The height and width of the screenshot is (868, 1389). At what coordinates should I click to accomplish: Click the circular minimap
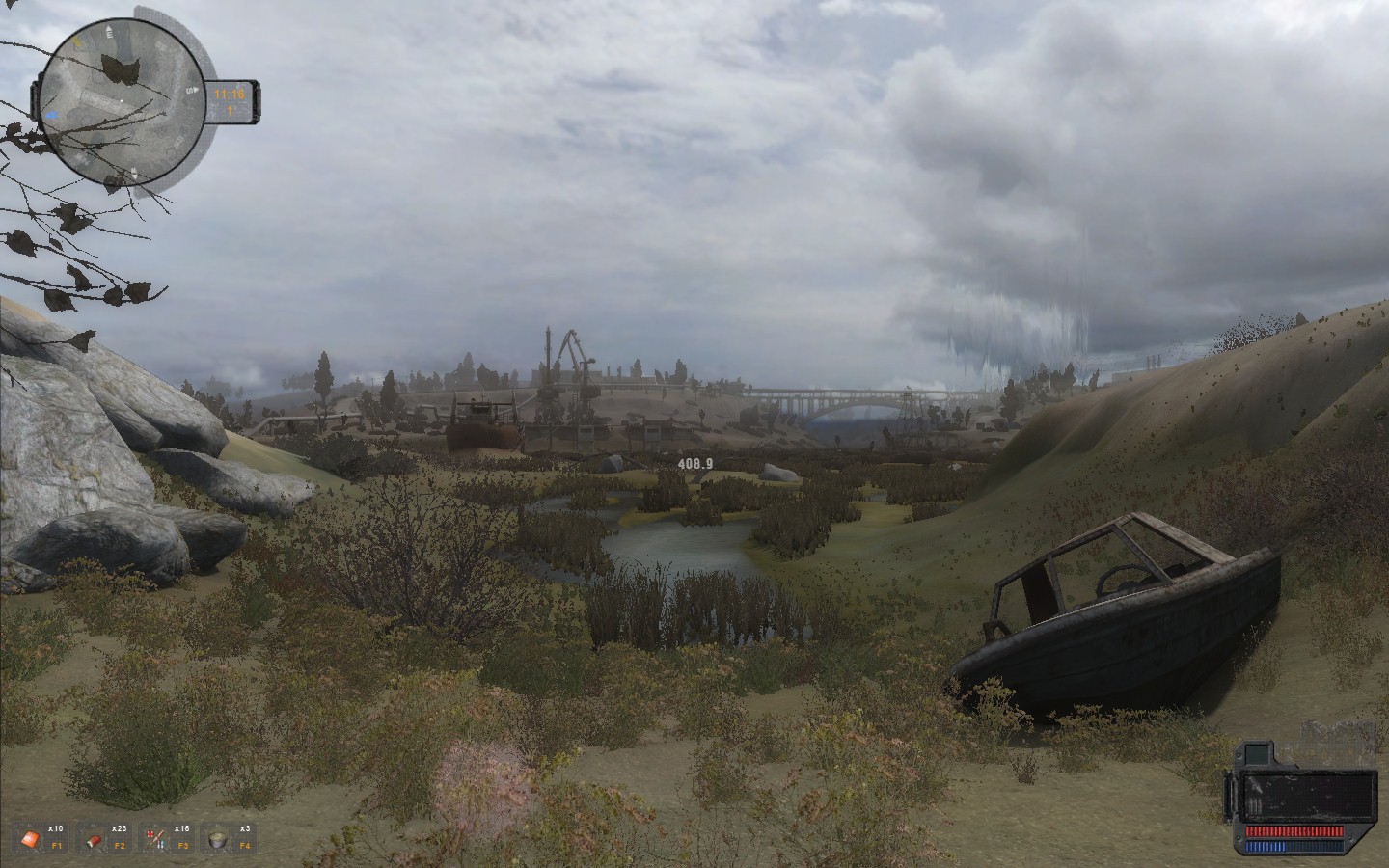pyautogui.click(x=121, y=101)
